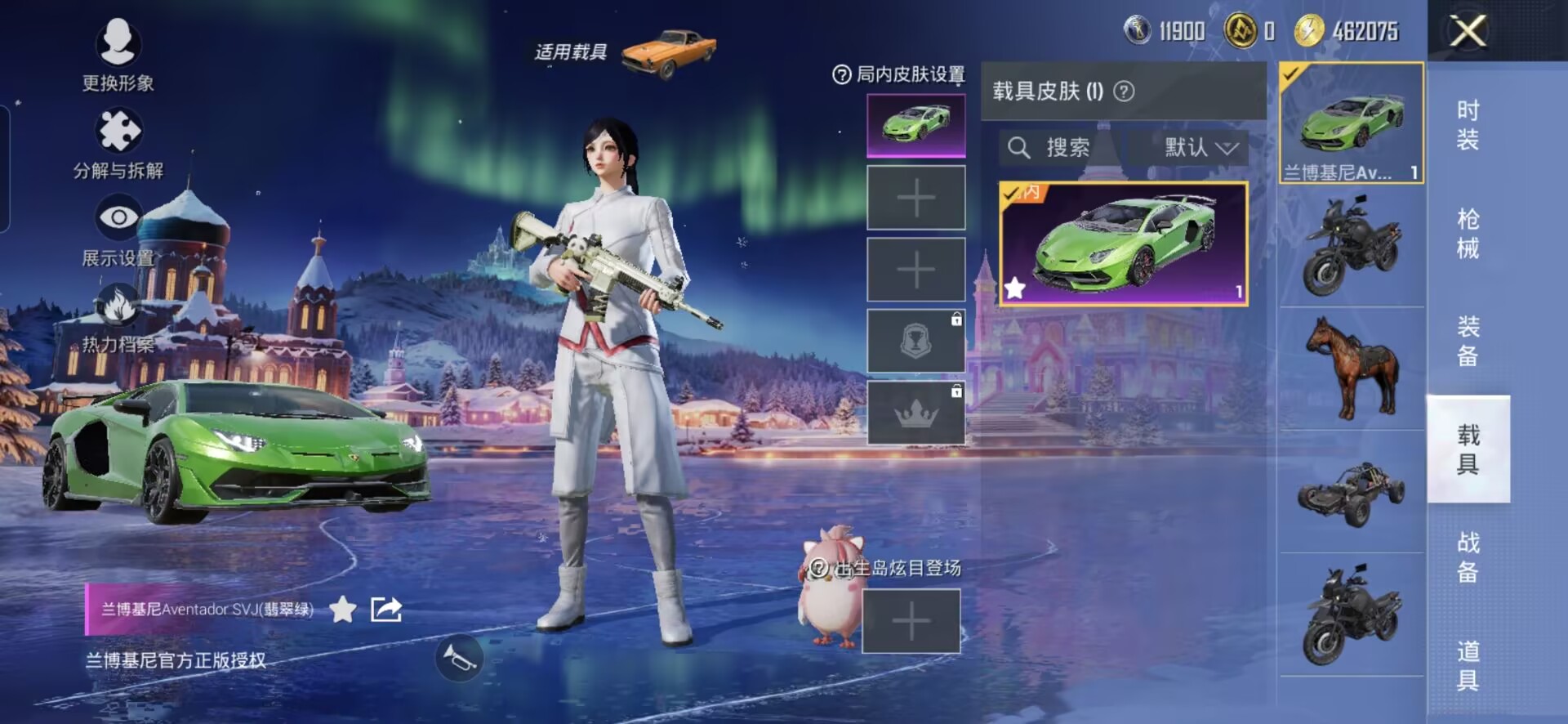The width and height of the screenshot is (1568, 724).
Task: Share the Lamborghini Aventador SVJ skin
Action: [x=386, y=610]
